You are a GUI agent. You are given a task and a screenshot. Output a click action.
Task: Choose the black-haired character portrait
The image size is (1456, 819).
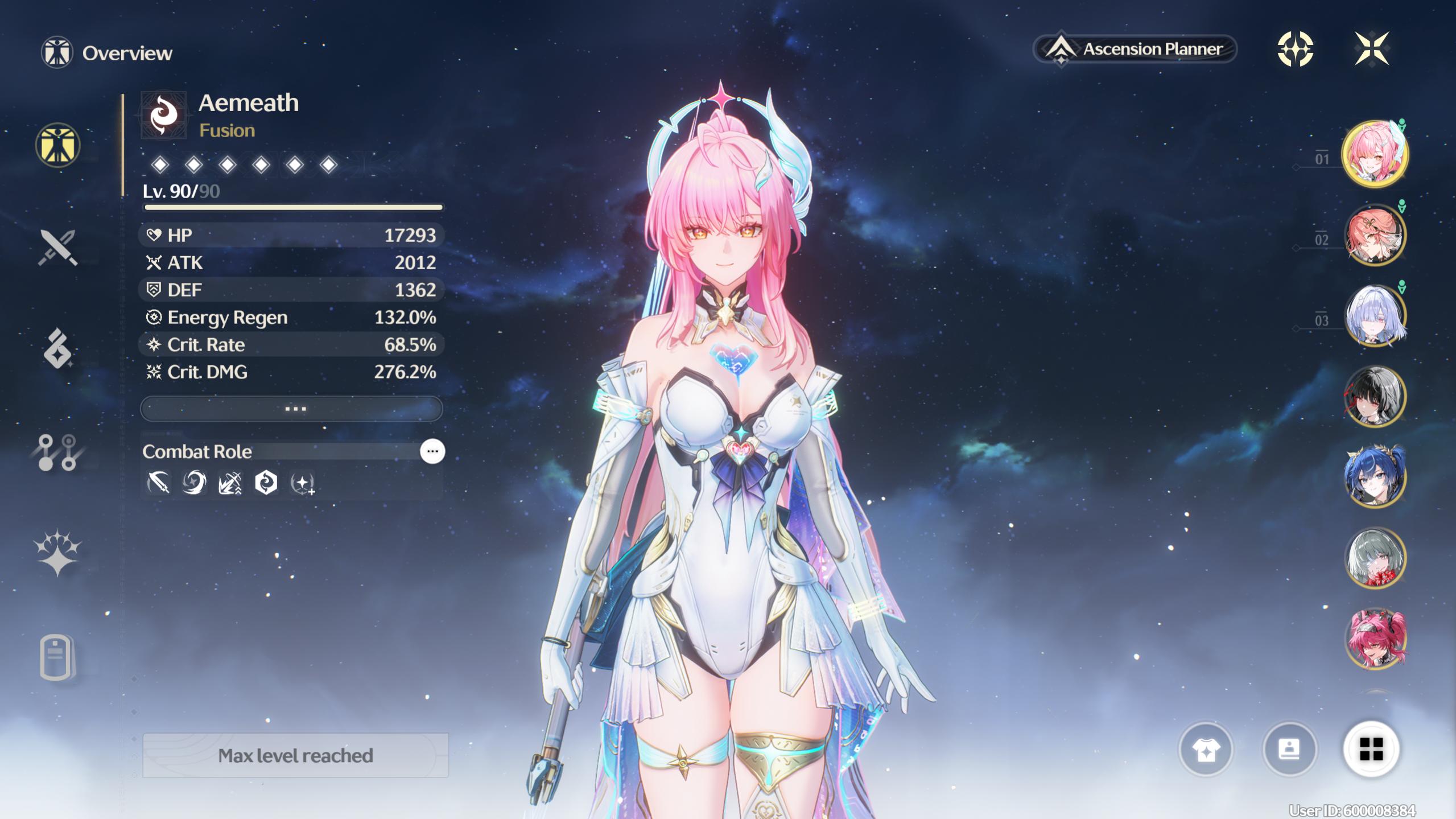tap(1375, 396)
